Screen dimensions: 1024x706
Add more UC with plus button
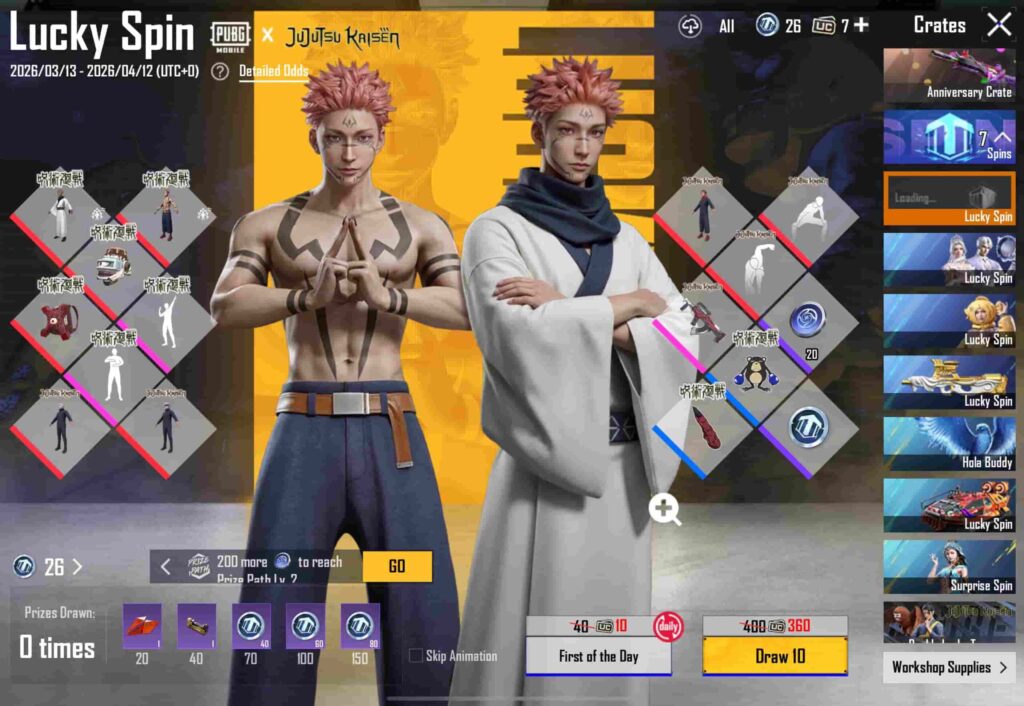tap(861, 26)
